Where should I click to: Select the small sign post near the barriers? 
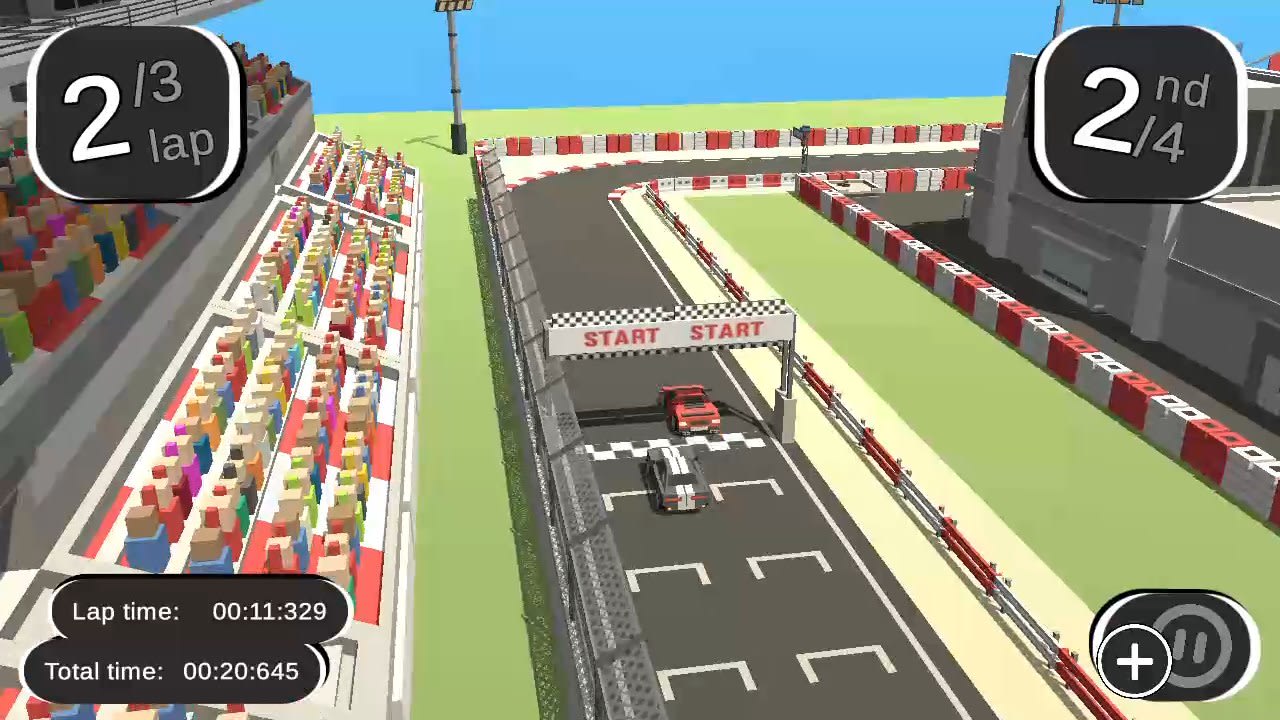pyautogui.click(x=805, y=135)
